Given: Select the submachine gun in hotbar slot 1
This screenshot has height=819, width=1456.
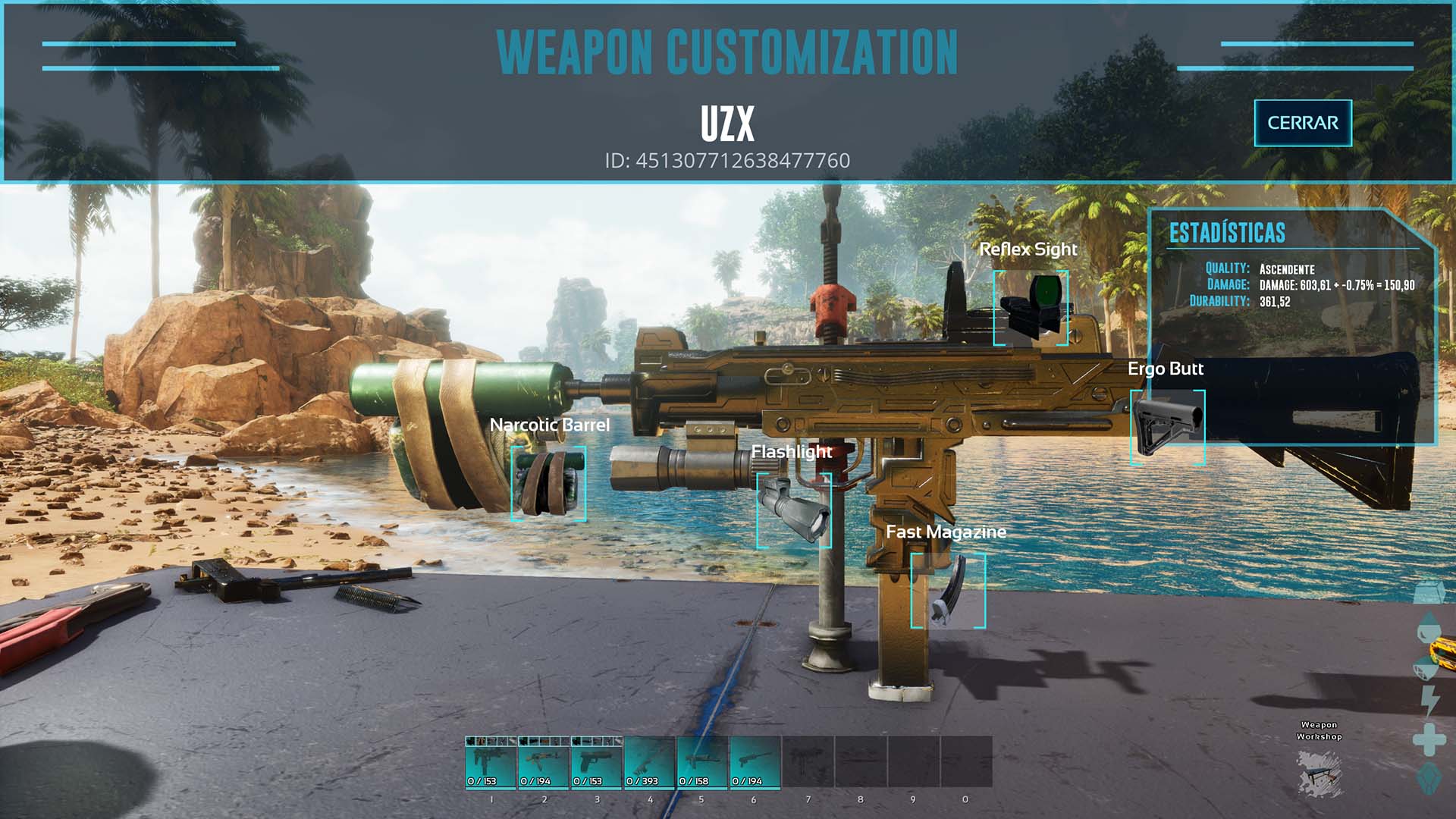Looking at the screenshot, I should point(491,763).
